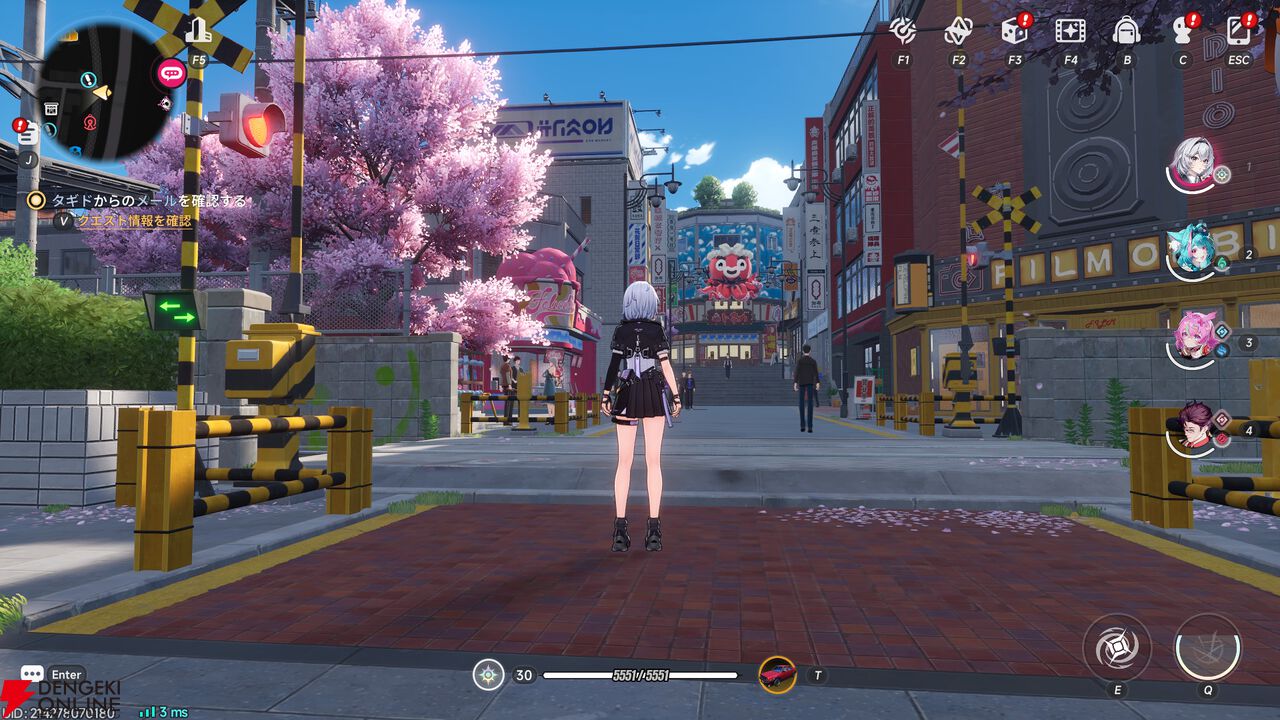Open the city buildings menu icon
Viewport: 1280px width, 720px height.
198,31
